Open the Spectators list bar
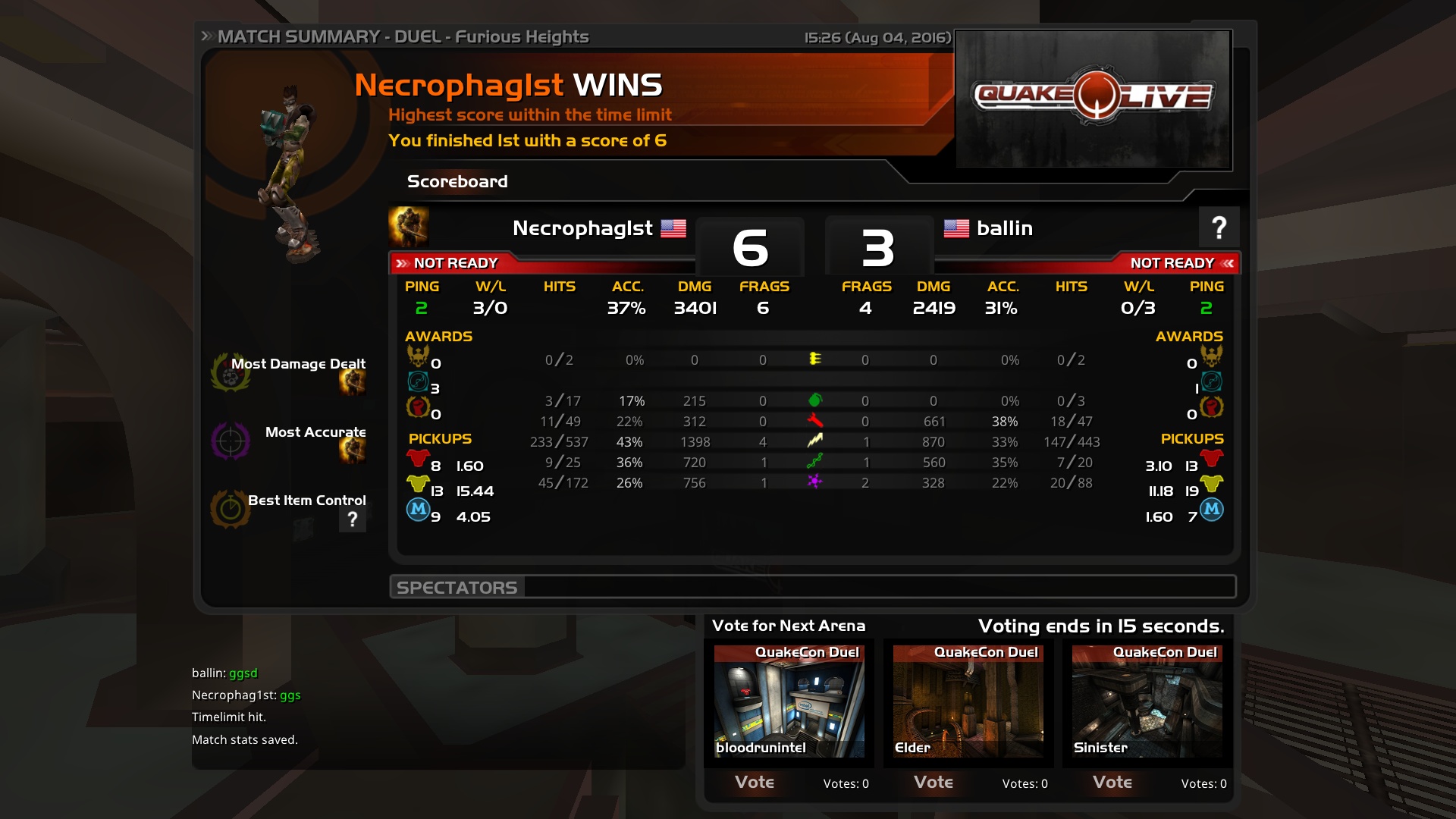The image size is (1456, 819). coord(812,587)
